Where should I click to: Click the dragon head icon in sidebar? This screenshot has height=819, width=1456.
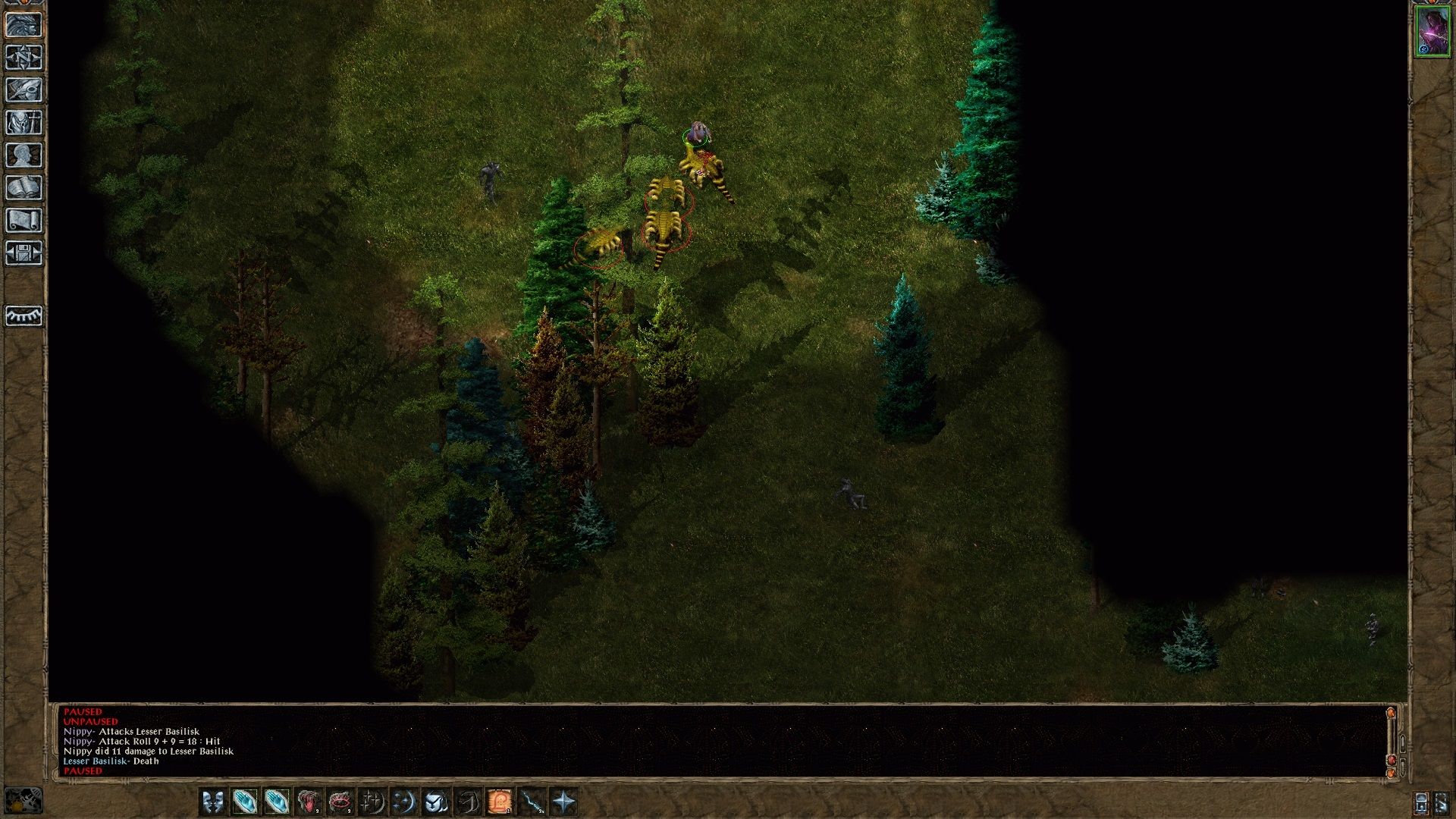coord(24,25)
